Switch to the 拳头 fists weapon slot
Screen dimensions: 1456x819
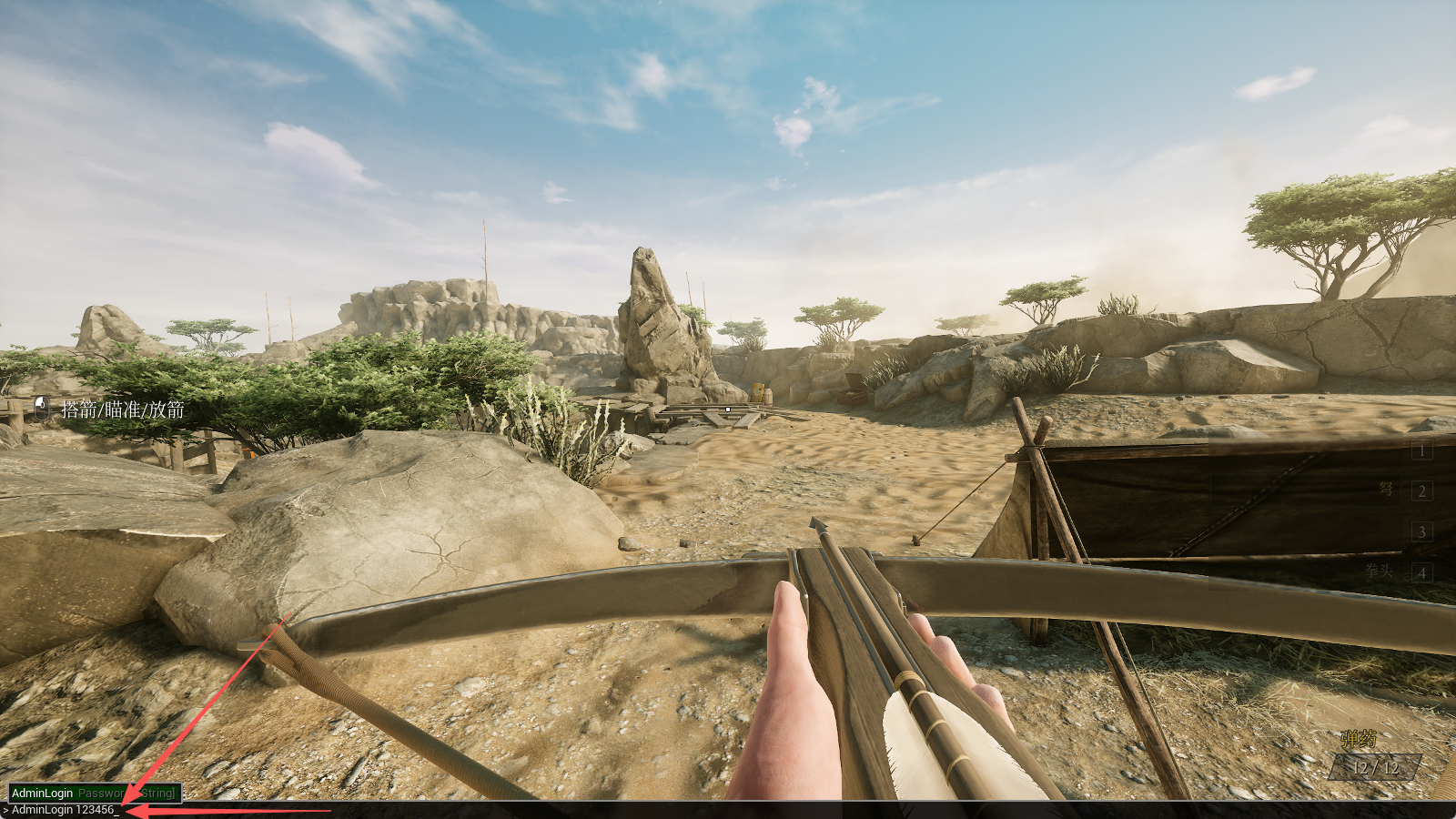(x=1421, y=572)
